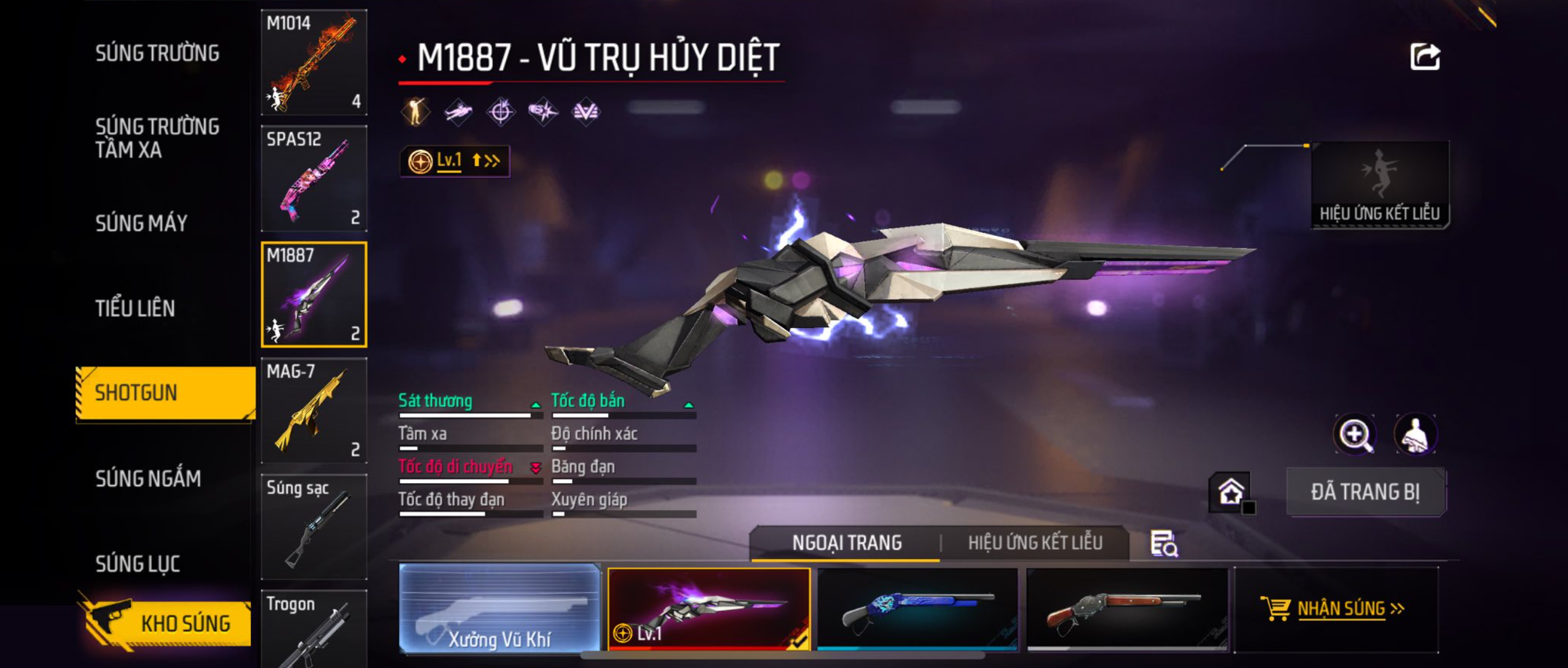Open the Lv.1 upgrade button
The width and height of the screenshot is (1568, 668).
(x=454, y=161)
